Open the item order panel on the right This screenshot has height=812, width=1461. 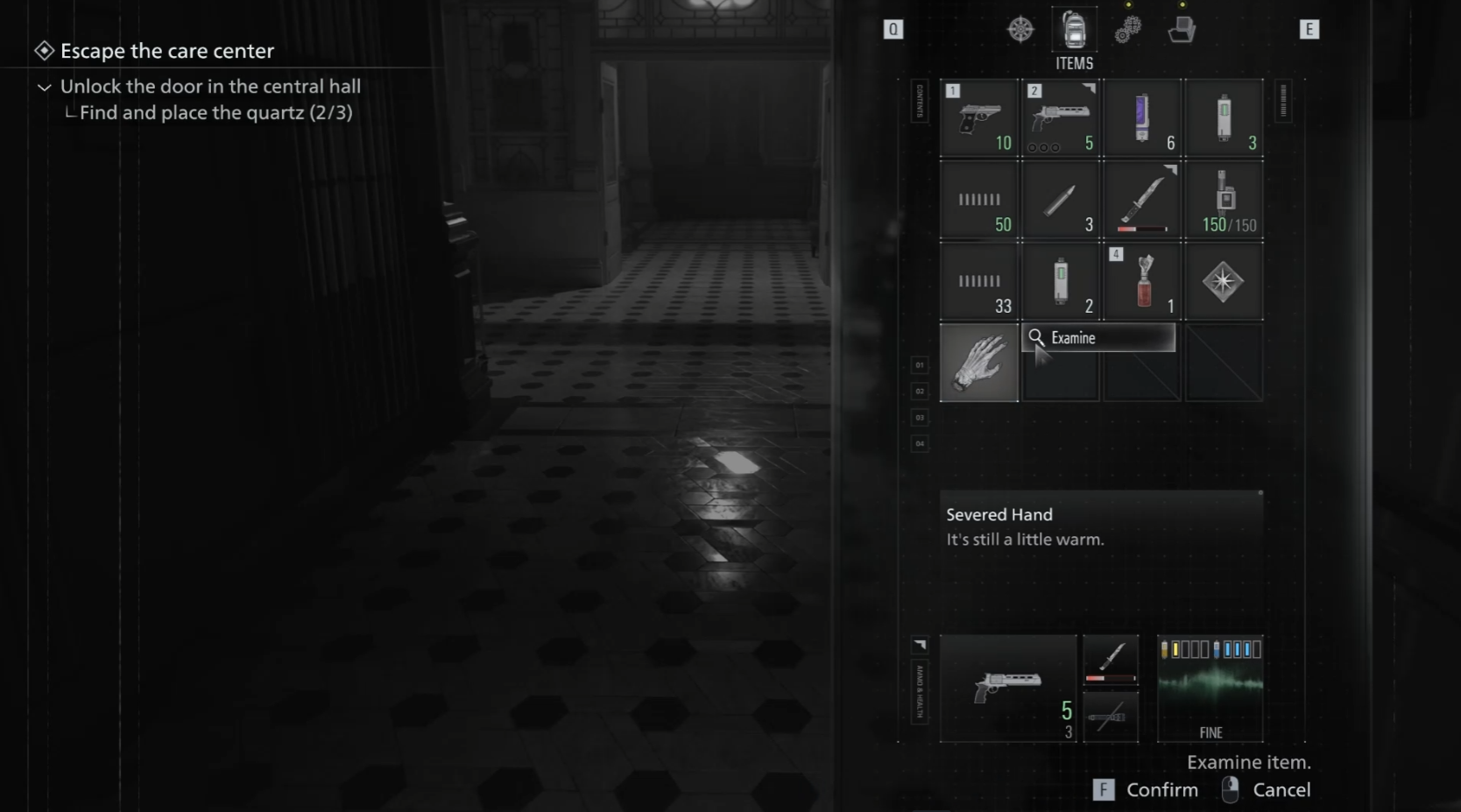tap(1281, 101)
